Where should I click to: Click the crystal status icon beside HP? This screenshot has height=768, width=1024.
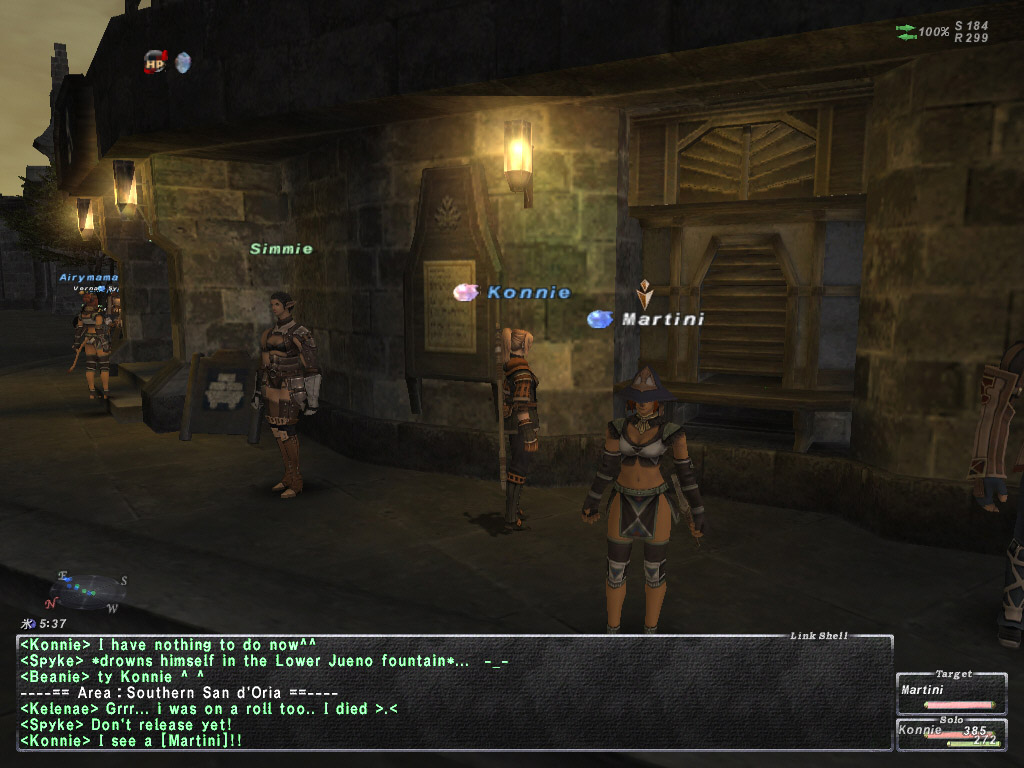(x=182, y=63)
